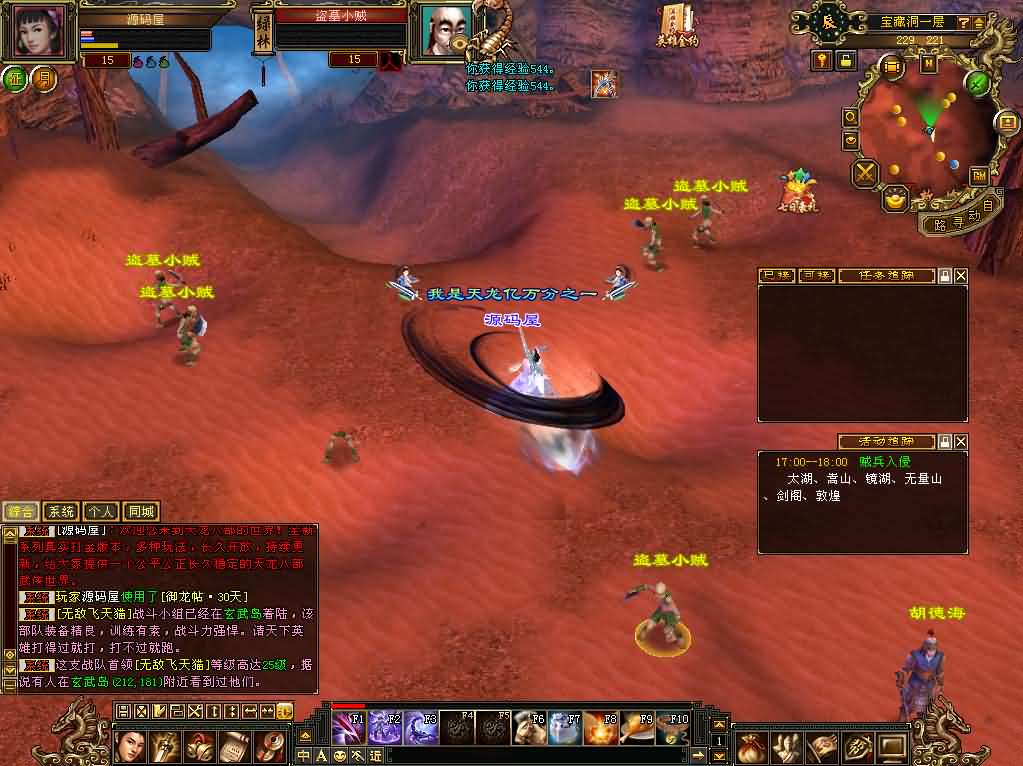This screenshot has width=1023, height=766.
Task: Click the gold ingot shop icon below minimap
Action: (895, 199)
